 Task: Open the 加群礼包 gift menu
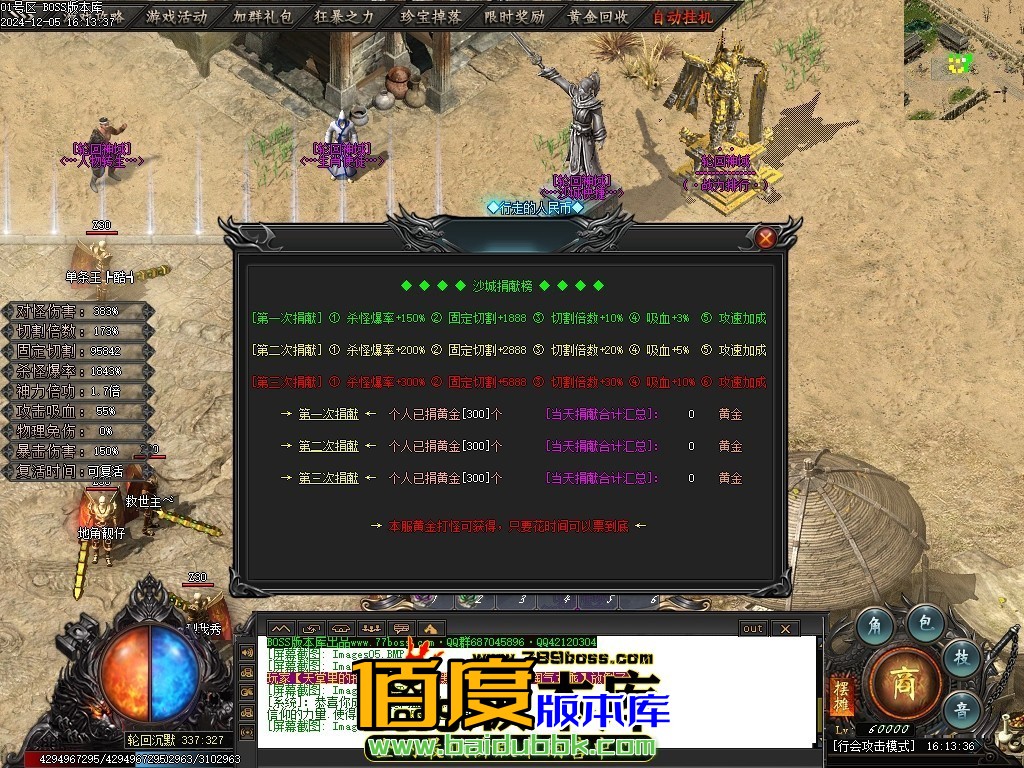(262, 16)
